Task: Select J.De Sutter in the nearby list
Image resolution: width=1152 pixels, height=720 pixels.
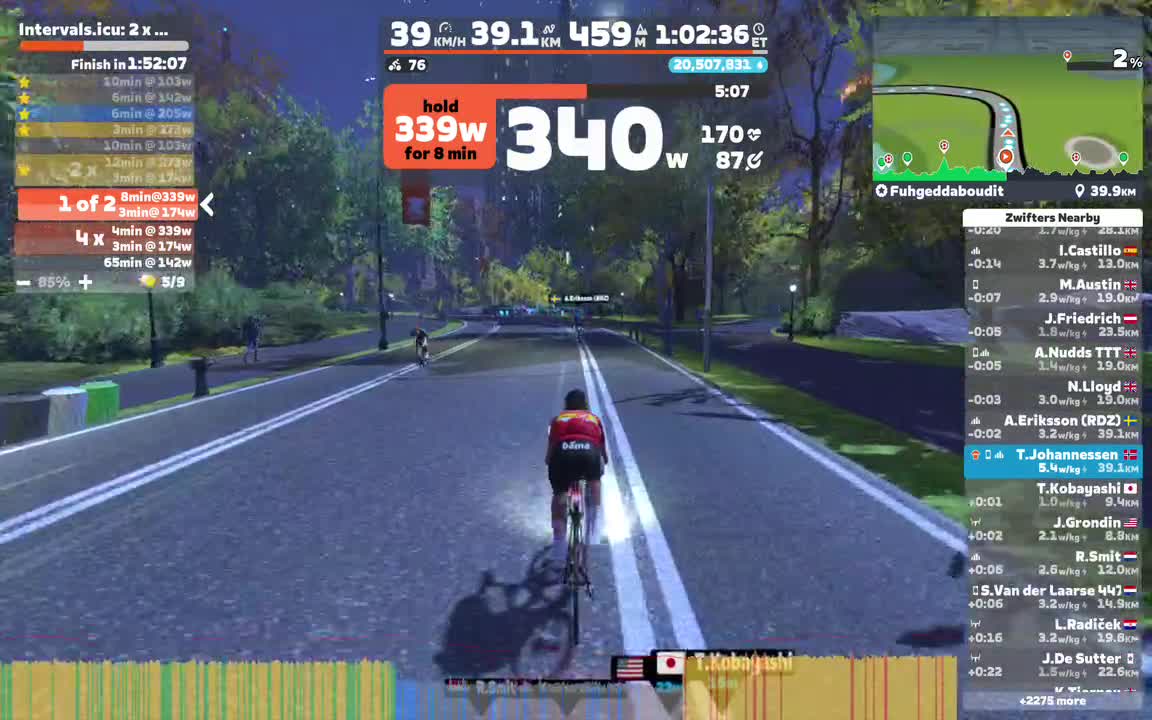Action: [x=1052, y=665]
